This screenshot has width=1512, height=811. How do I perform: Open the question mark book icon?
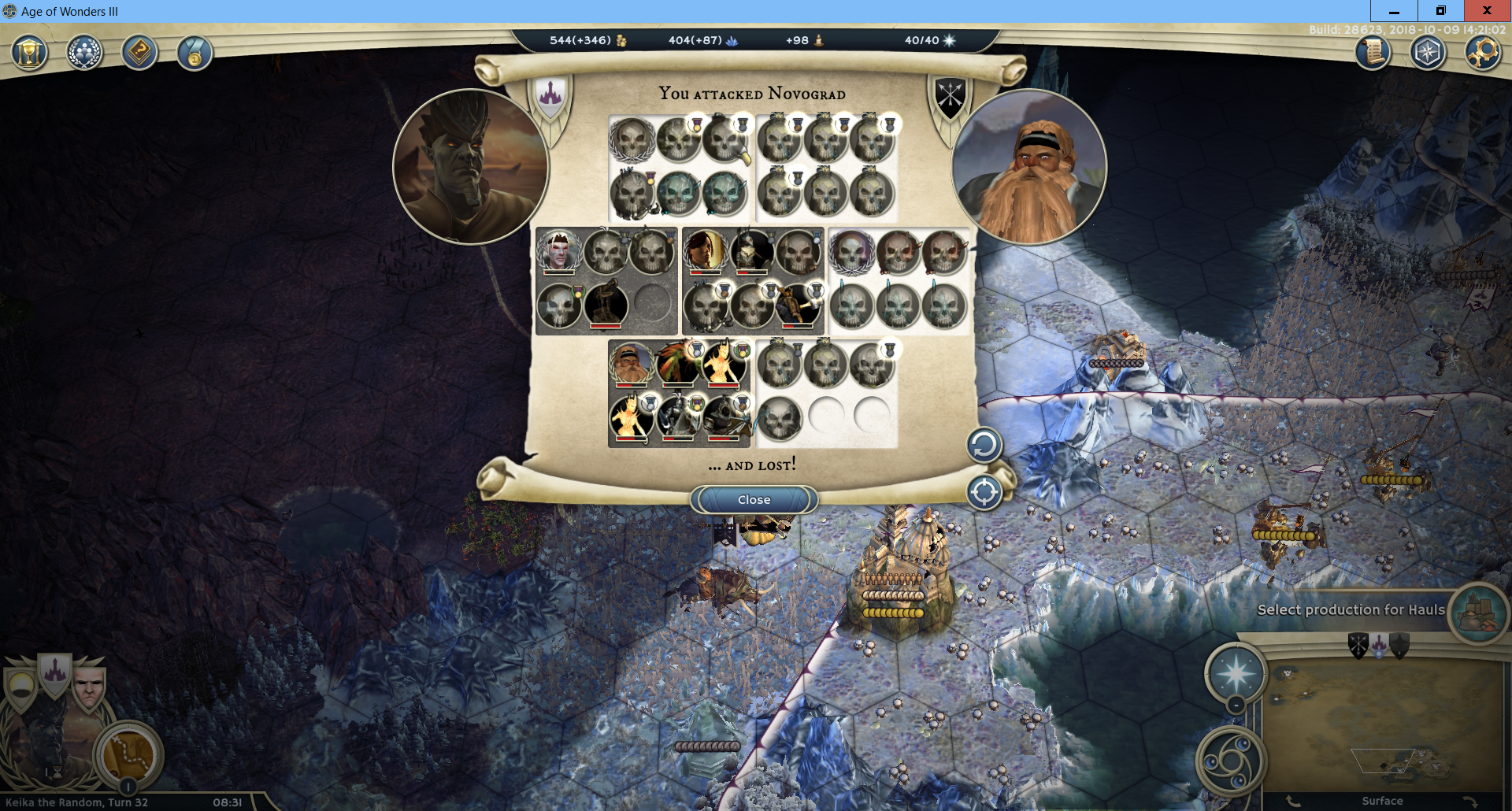click(x=139, y=54)
